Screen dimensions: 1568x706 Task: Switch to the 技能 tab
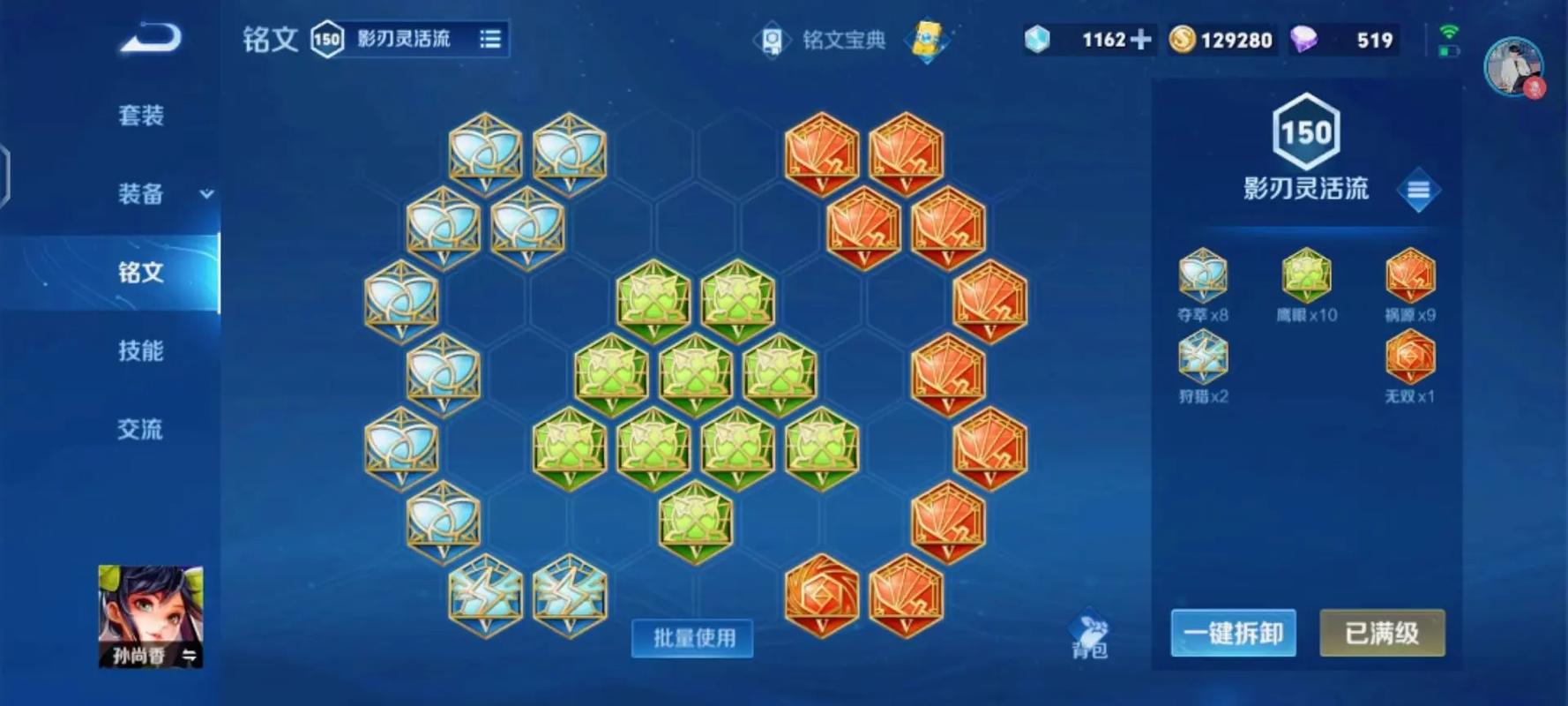pyautogui.click(x=141, y=351)
